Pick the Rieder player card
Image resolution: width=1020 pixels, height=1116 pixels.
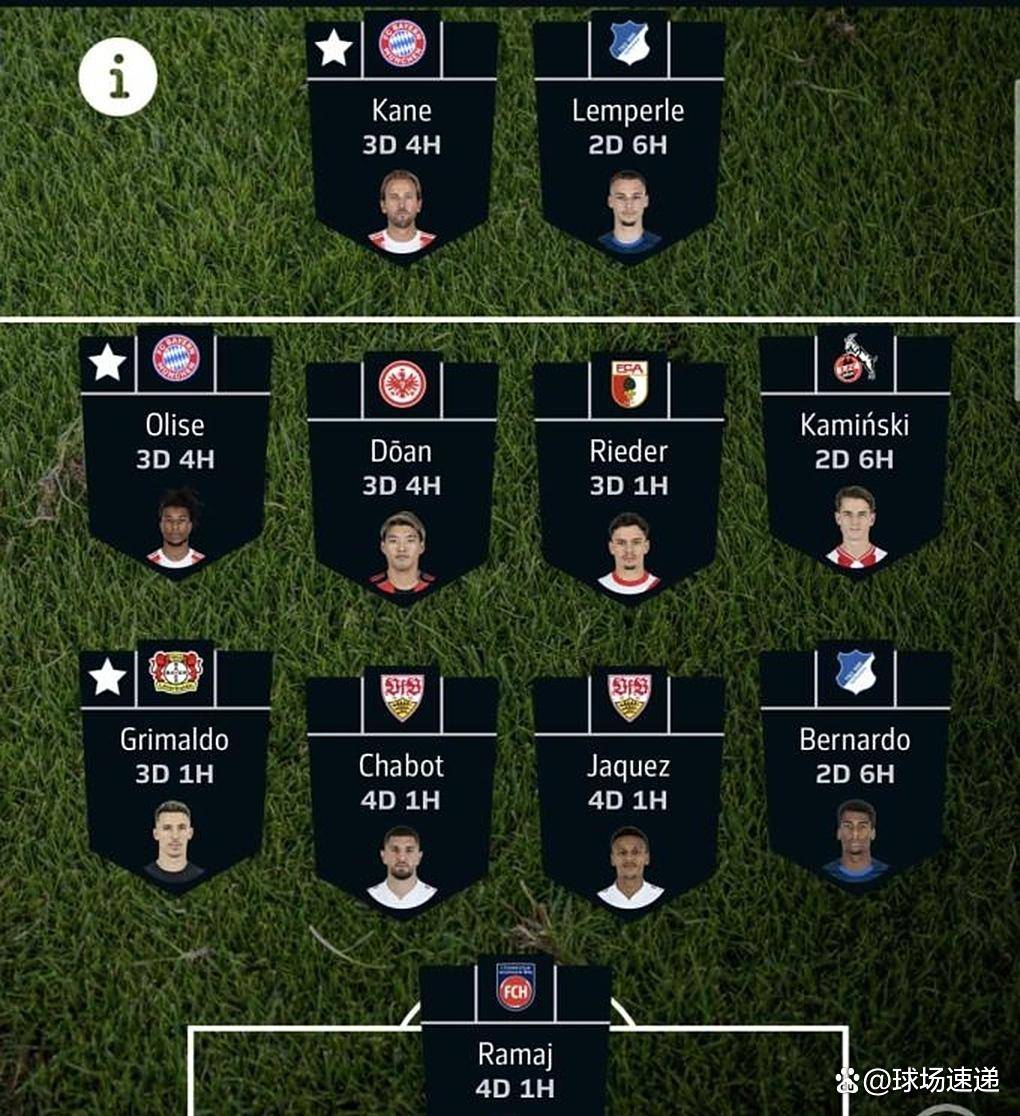tap(629, 480)
